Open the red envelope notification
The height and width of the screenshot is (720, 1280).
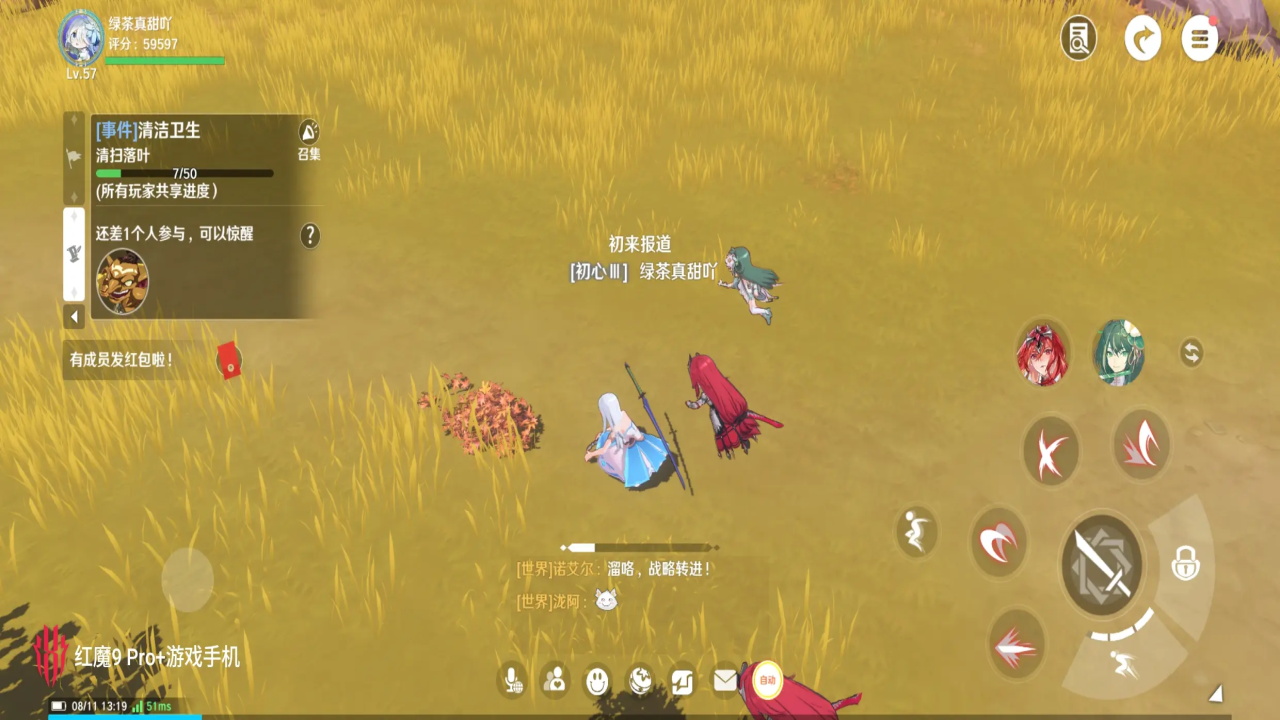click(x=230, y=360)
